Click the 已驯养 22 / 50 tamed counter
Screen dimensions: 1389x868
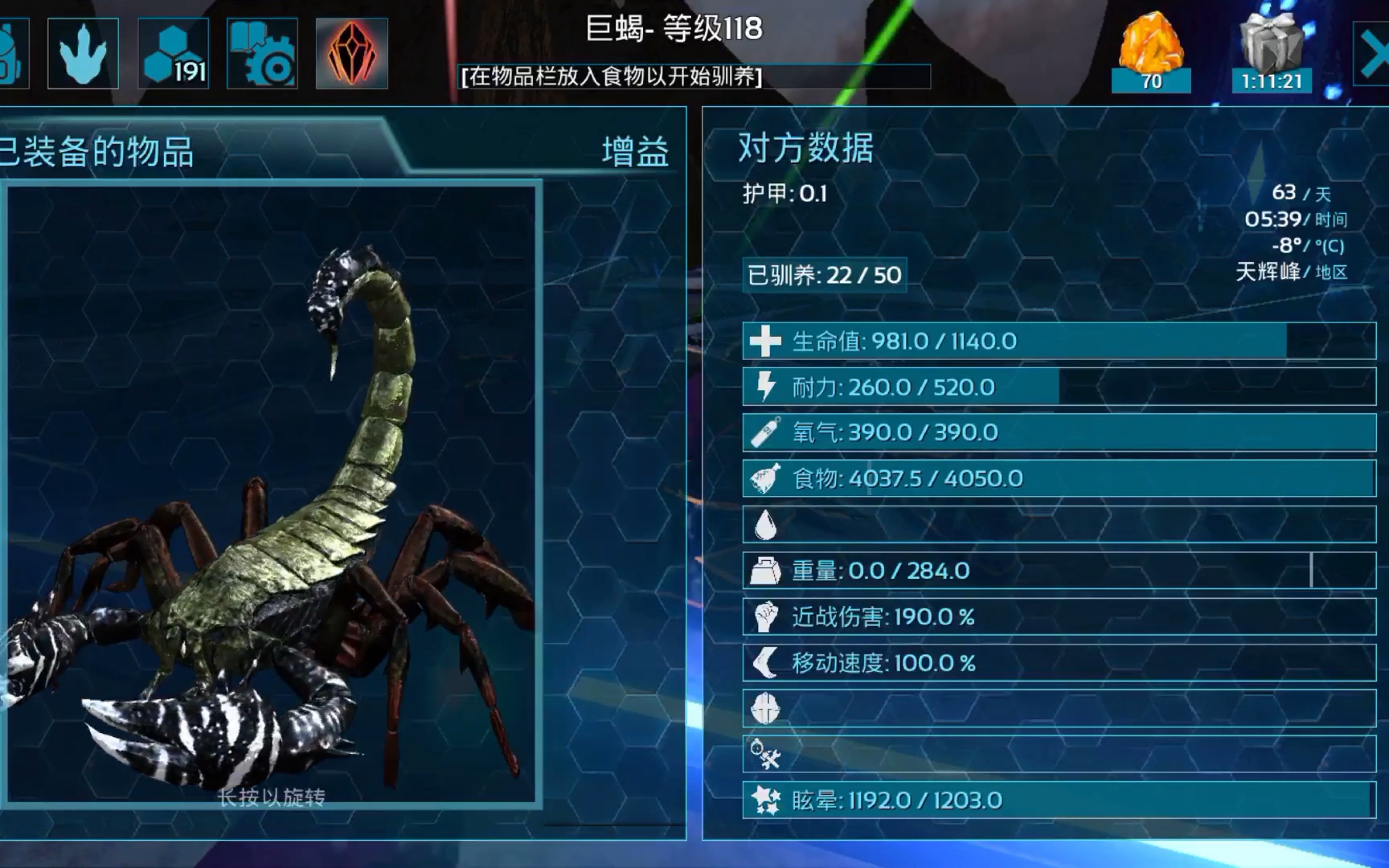[824, 276]
